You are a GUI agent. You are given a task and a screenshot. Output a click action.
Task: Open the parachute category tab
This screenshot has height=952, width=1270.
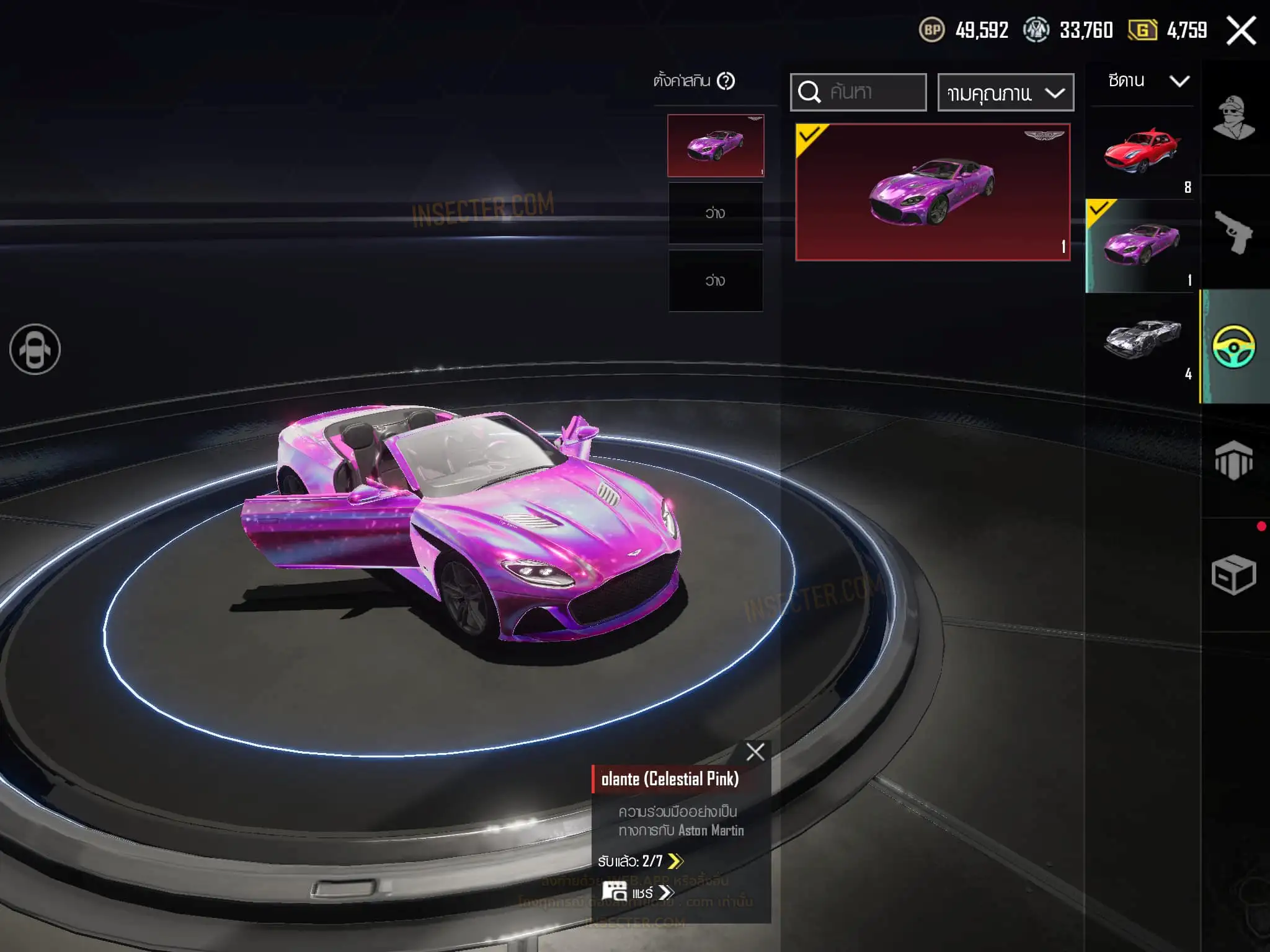(x=1234, y=461)
